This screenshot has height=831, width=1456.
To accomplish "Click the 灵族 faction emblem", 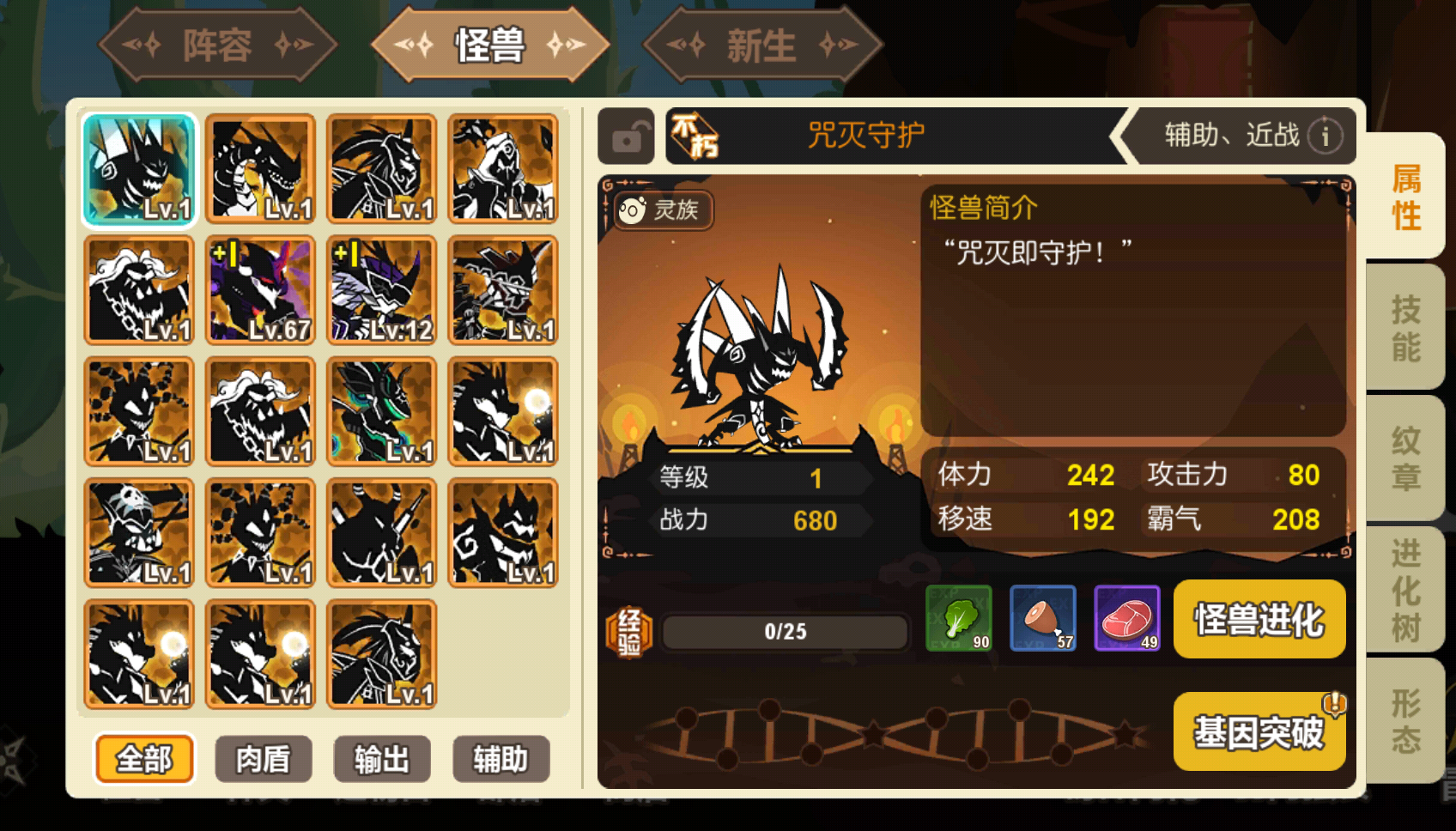I will 661,209.
